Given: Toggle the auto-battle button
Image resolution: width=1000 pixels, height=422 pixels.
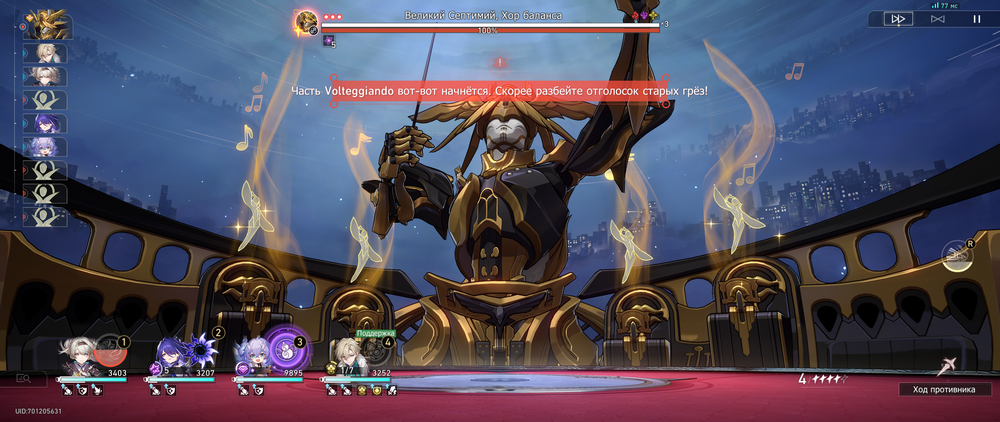Looking at the screenshot, I should pos(937,19).
